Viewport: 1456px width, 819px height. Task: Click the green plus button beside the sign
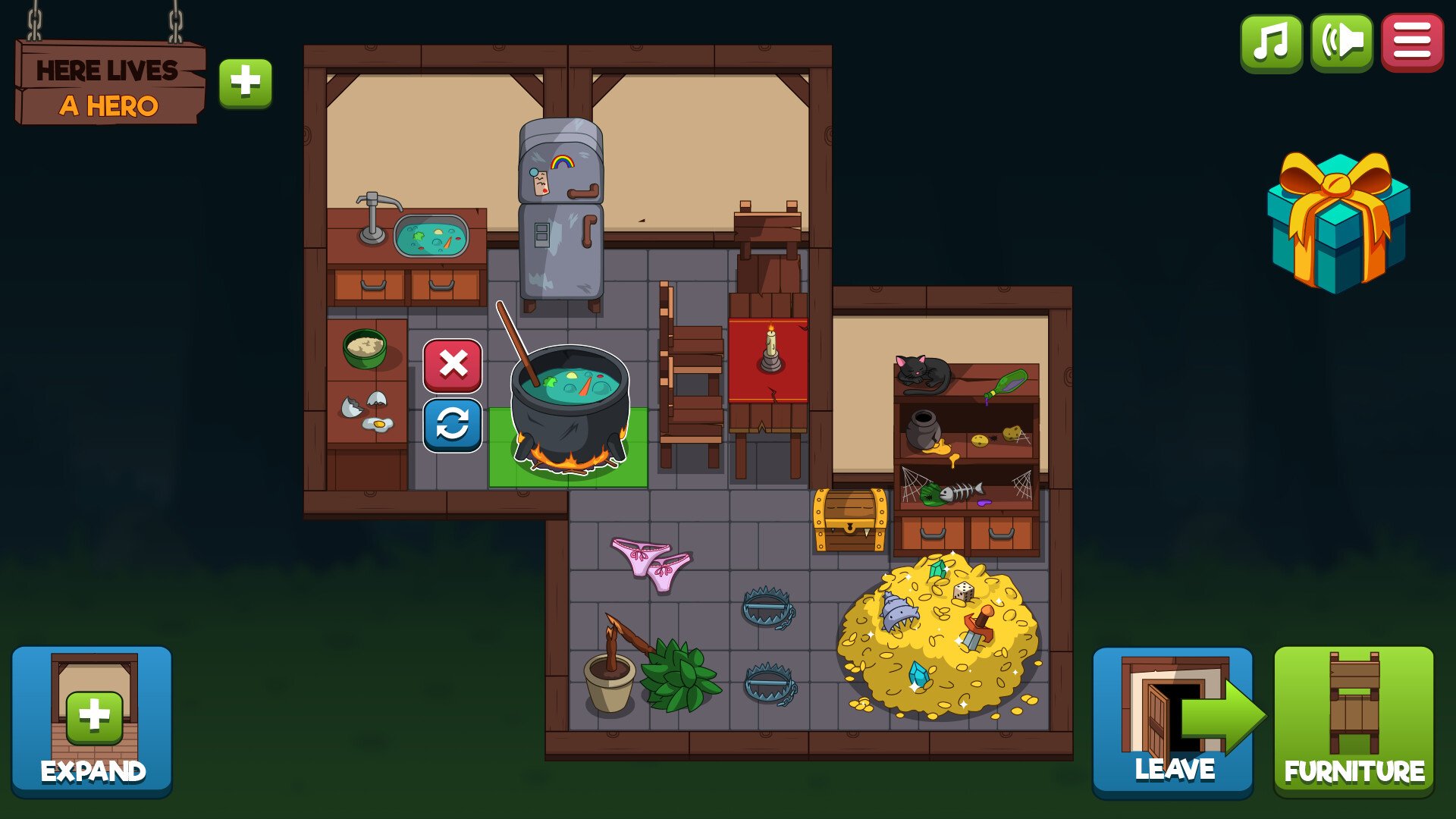(245, 83)
